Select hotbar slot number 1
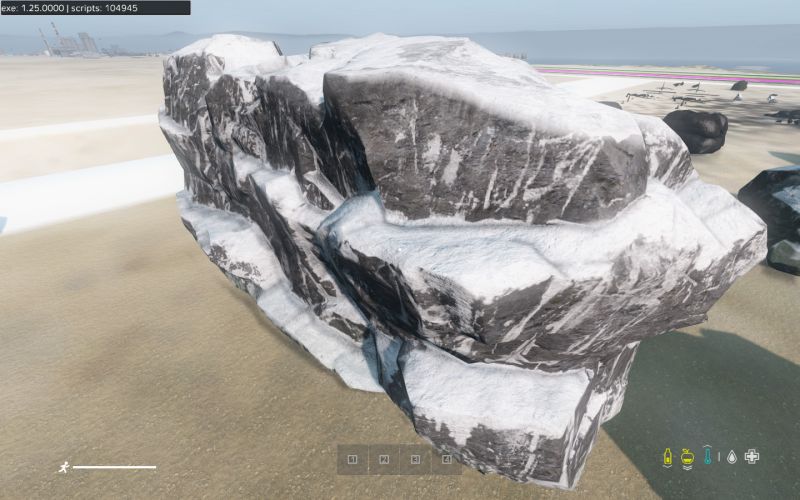Image resolution: width=800 pixels, height=500 pixels. click(352, 460)
